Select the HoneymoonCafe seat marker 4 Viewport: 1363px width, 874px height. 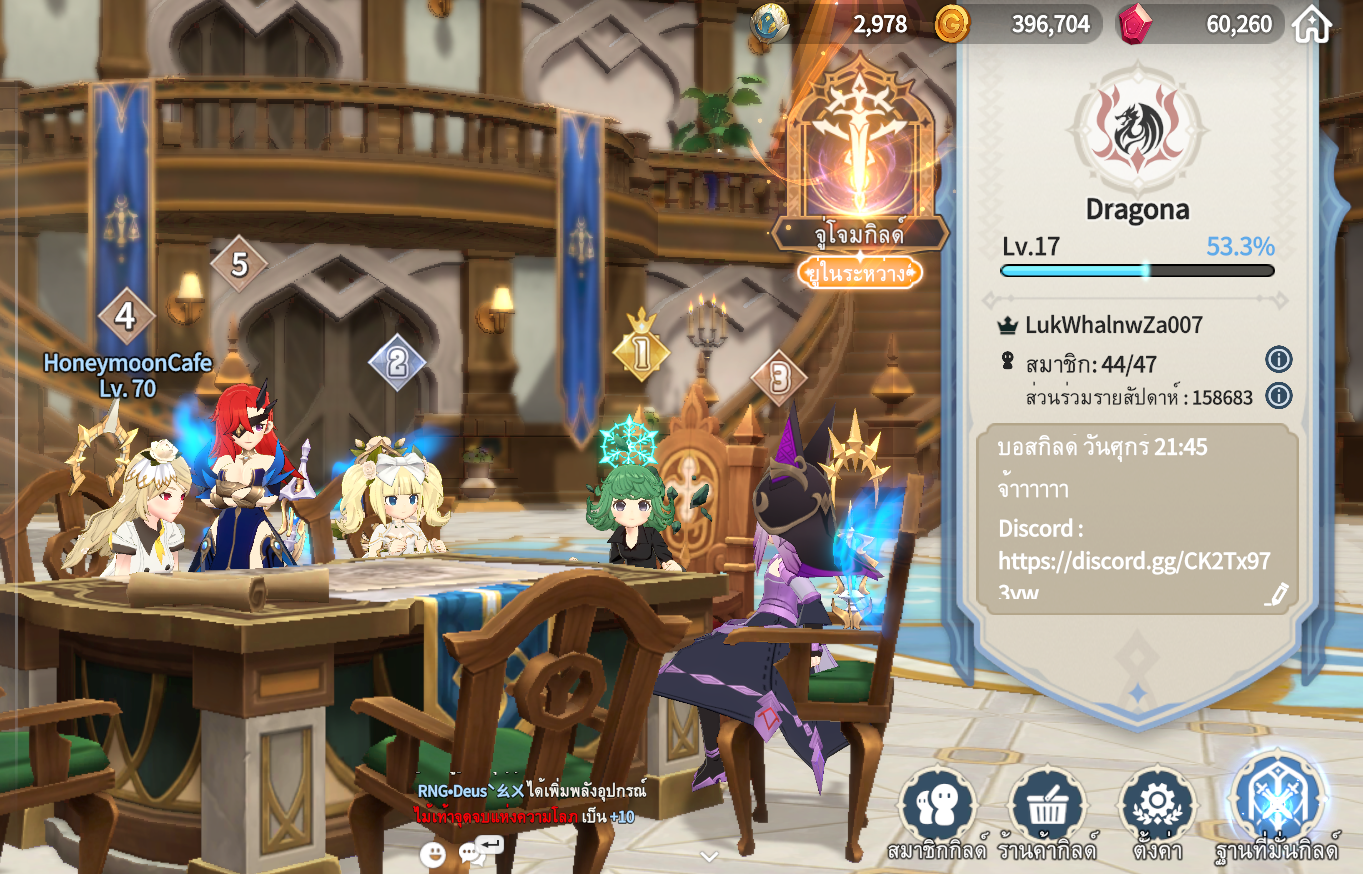tap(125, 317)
